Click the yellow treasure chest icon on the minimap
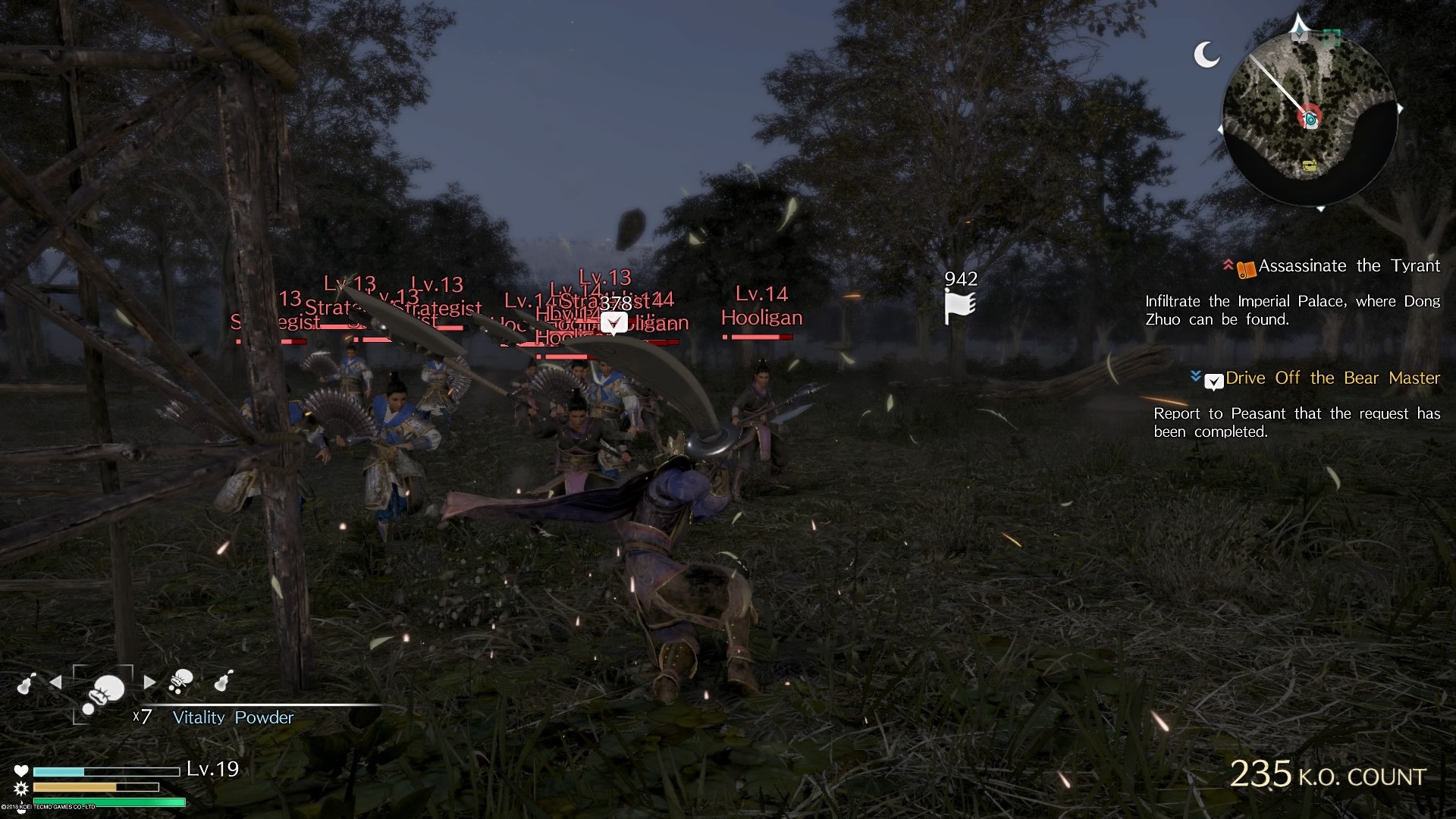The height and width of the screenshot is (819, 1456). 1310,166
